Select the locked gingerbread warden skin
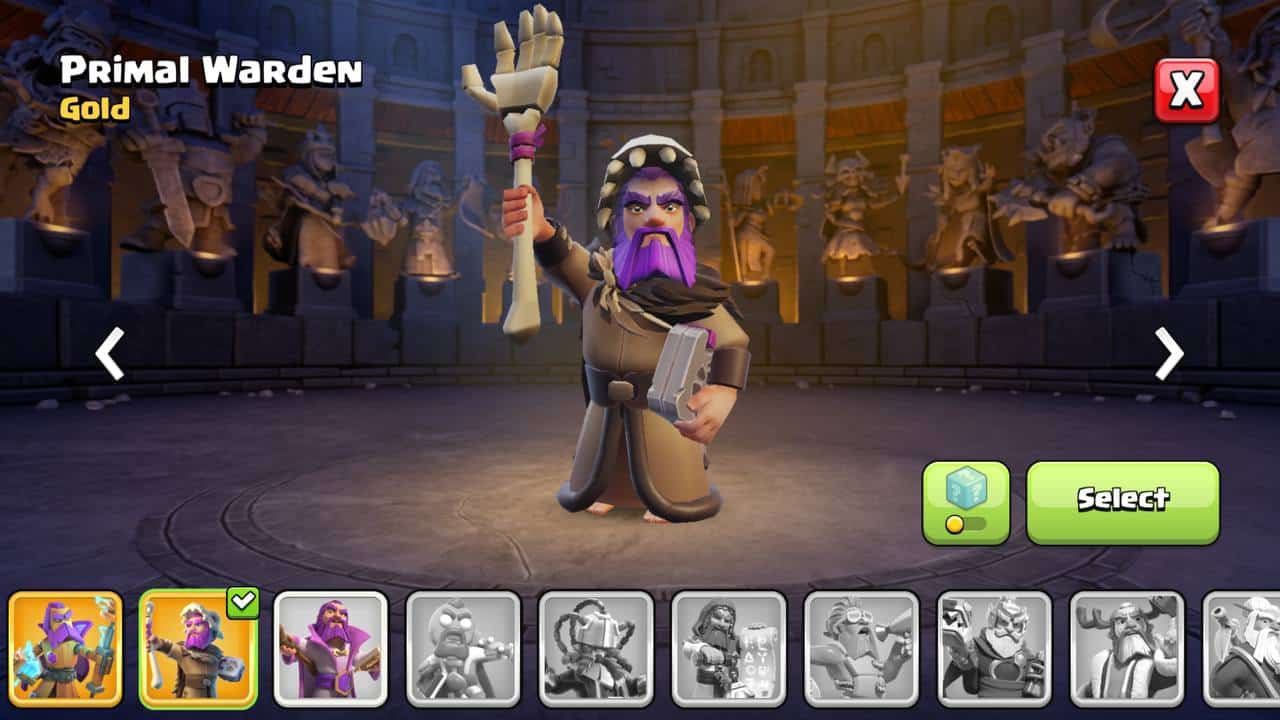 (463, 648)
